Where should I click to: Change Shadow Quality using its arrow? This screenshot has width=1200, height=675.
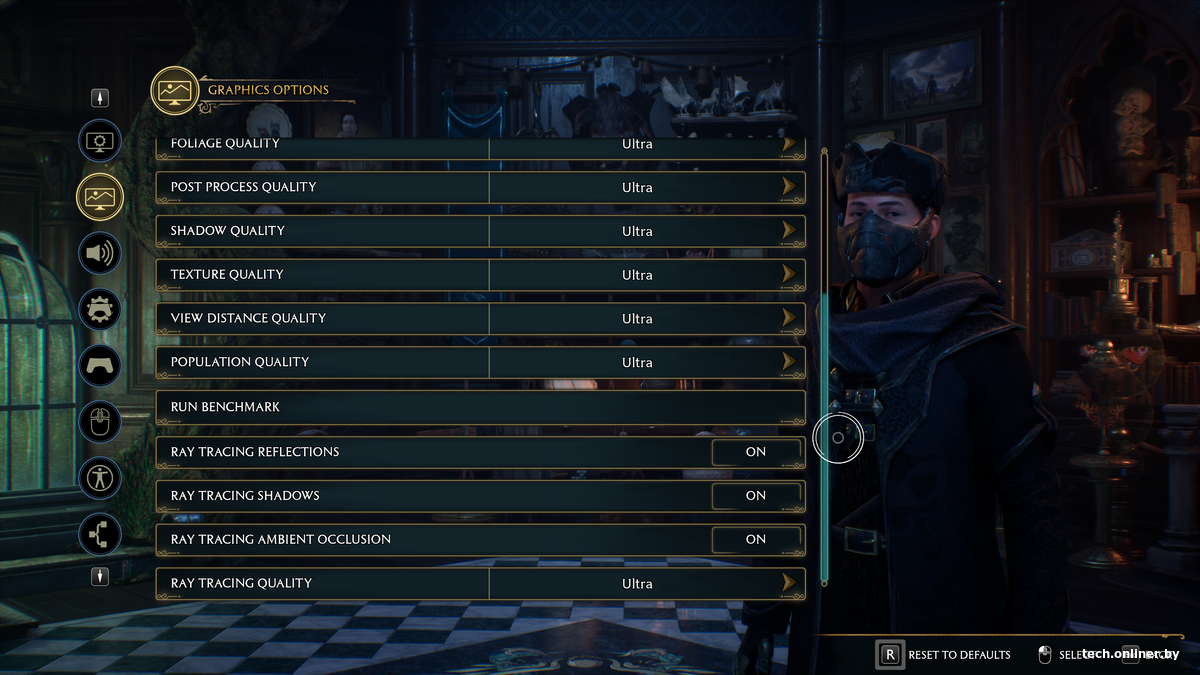(x=790, y=231)
